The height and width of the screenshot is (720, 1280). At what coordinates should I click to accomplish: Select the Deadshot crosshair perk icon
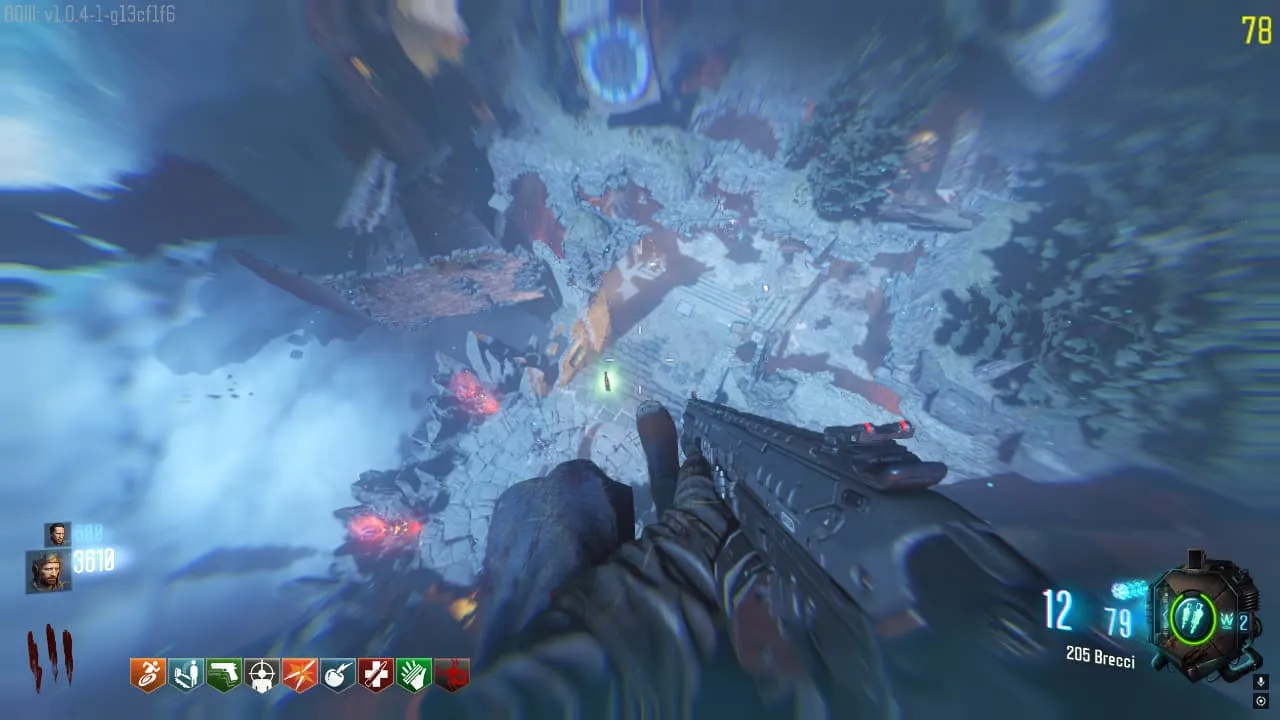tap(262, 675)
